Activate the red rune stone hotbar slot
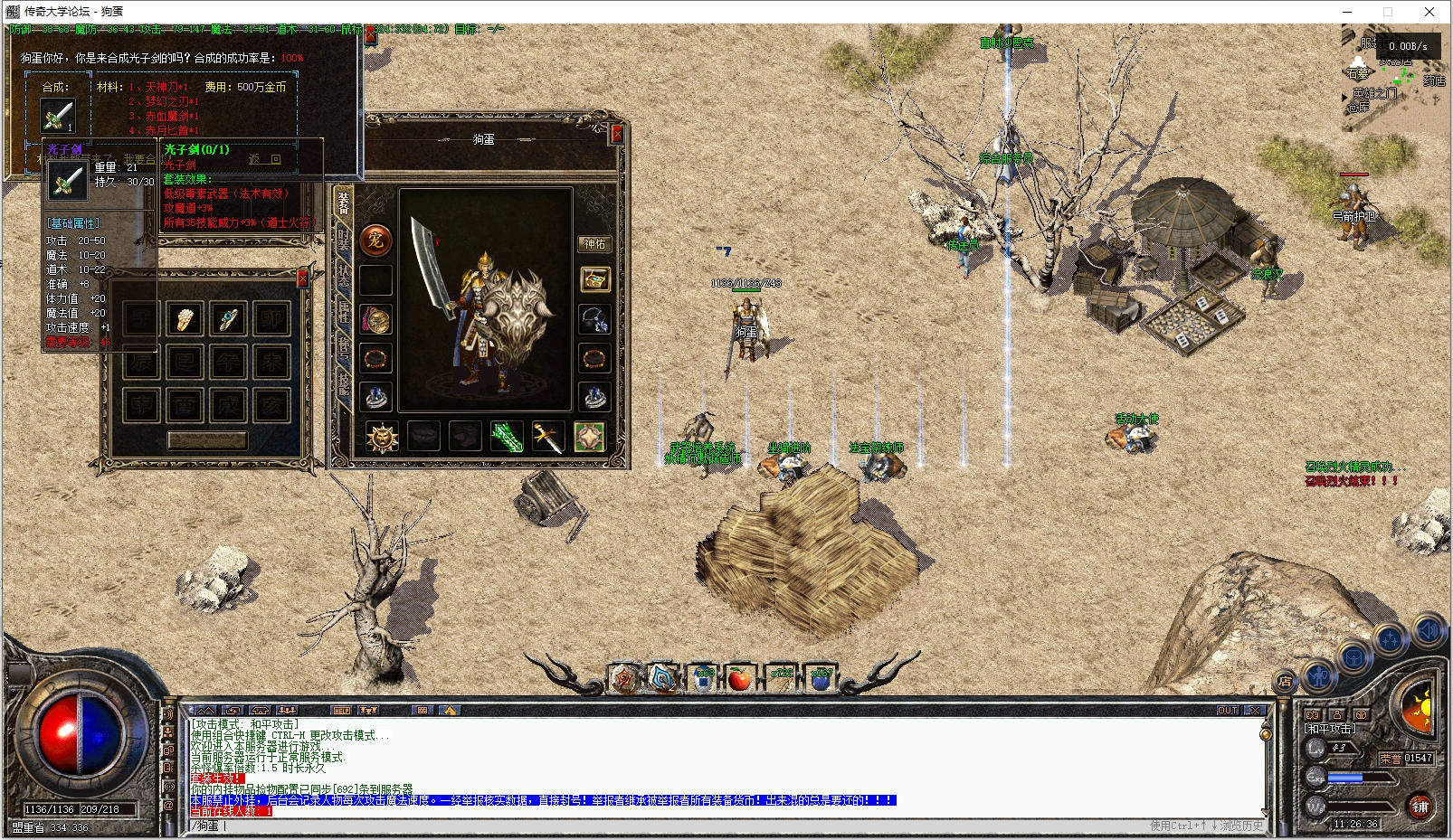Image resolution: width=1453 pixels, height=840 pixels. click(624, 679)
